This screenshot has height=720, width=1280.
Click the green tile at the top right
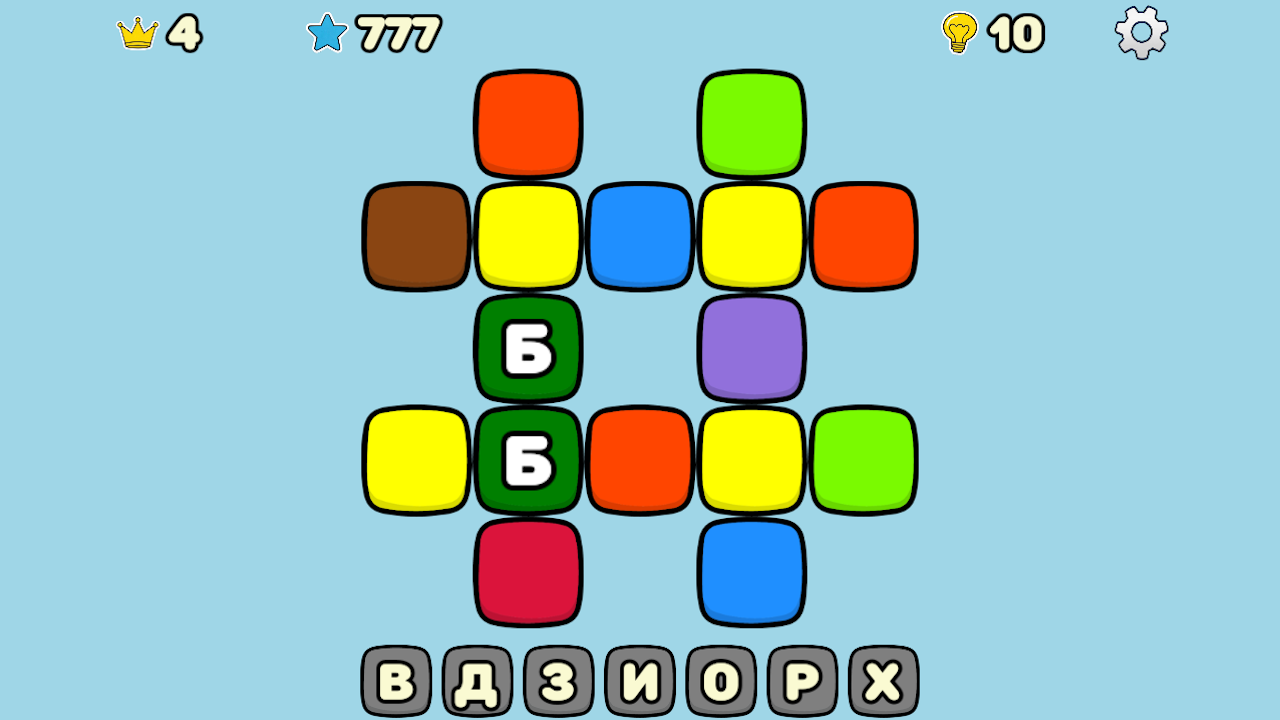pyautogui.click(x=751, y=122)
